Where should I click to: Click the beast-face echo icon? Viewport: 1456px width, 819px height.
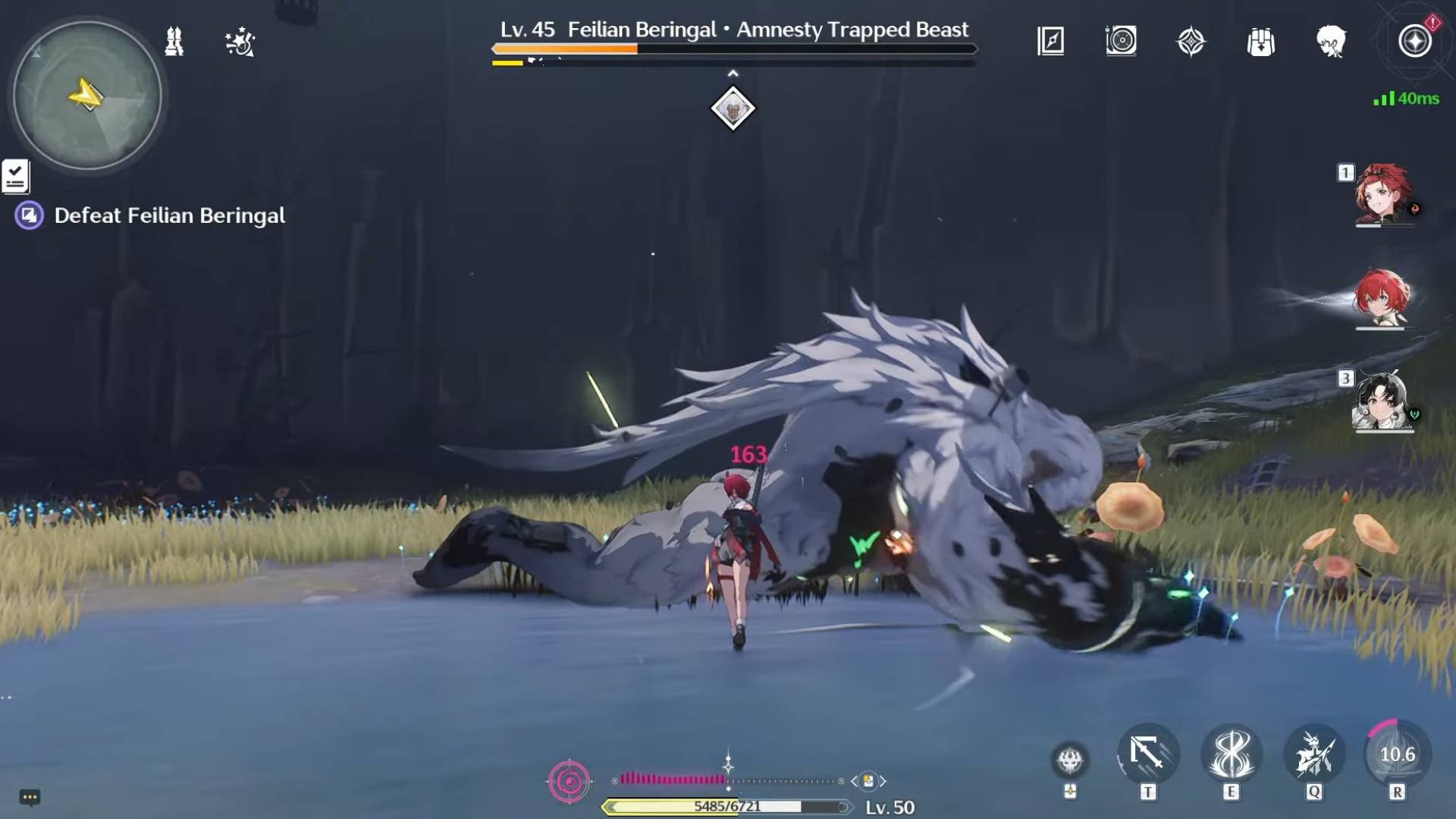click(1070, 758)
